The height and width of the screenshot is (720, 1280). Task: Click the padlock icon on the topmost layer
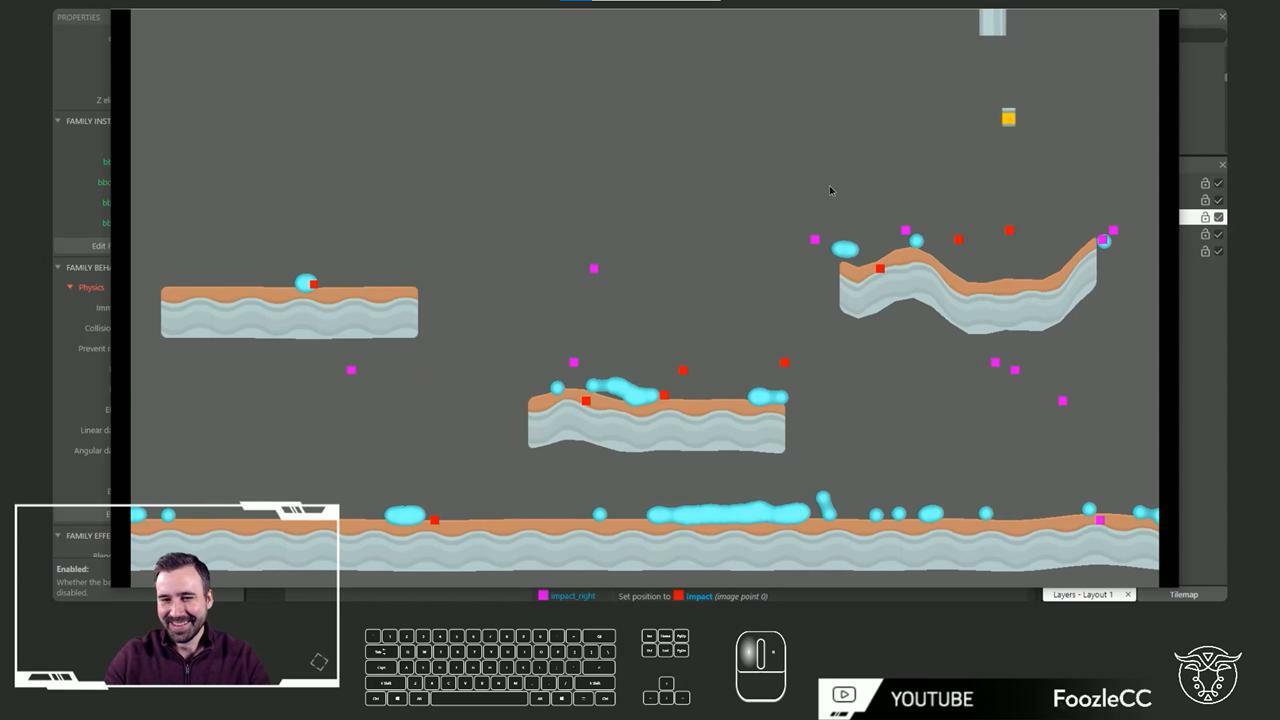(x=1205, y=183)
